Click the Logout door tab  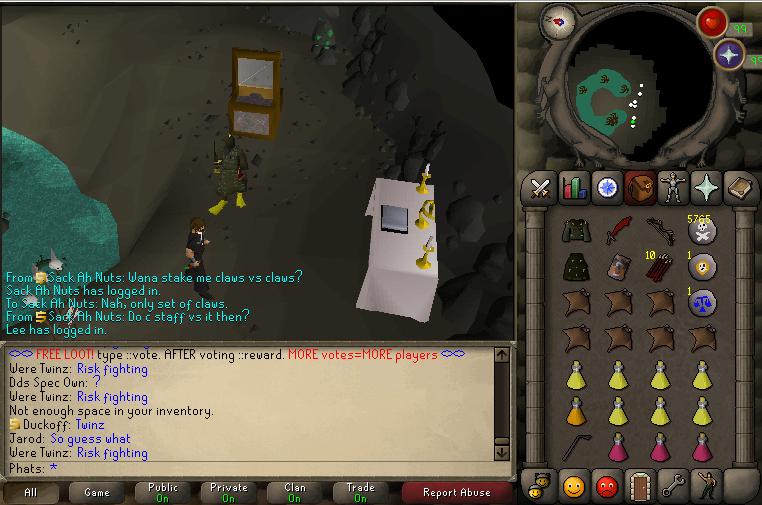(640, 486)
